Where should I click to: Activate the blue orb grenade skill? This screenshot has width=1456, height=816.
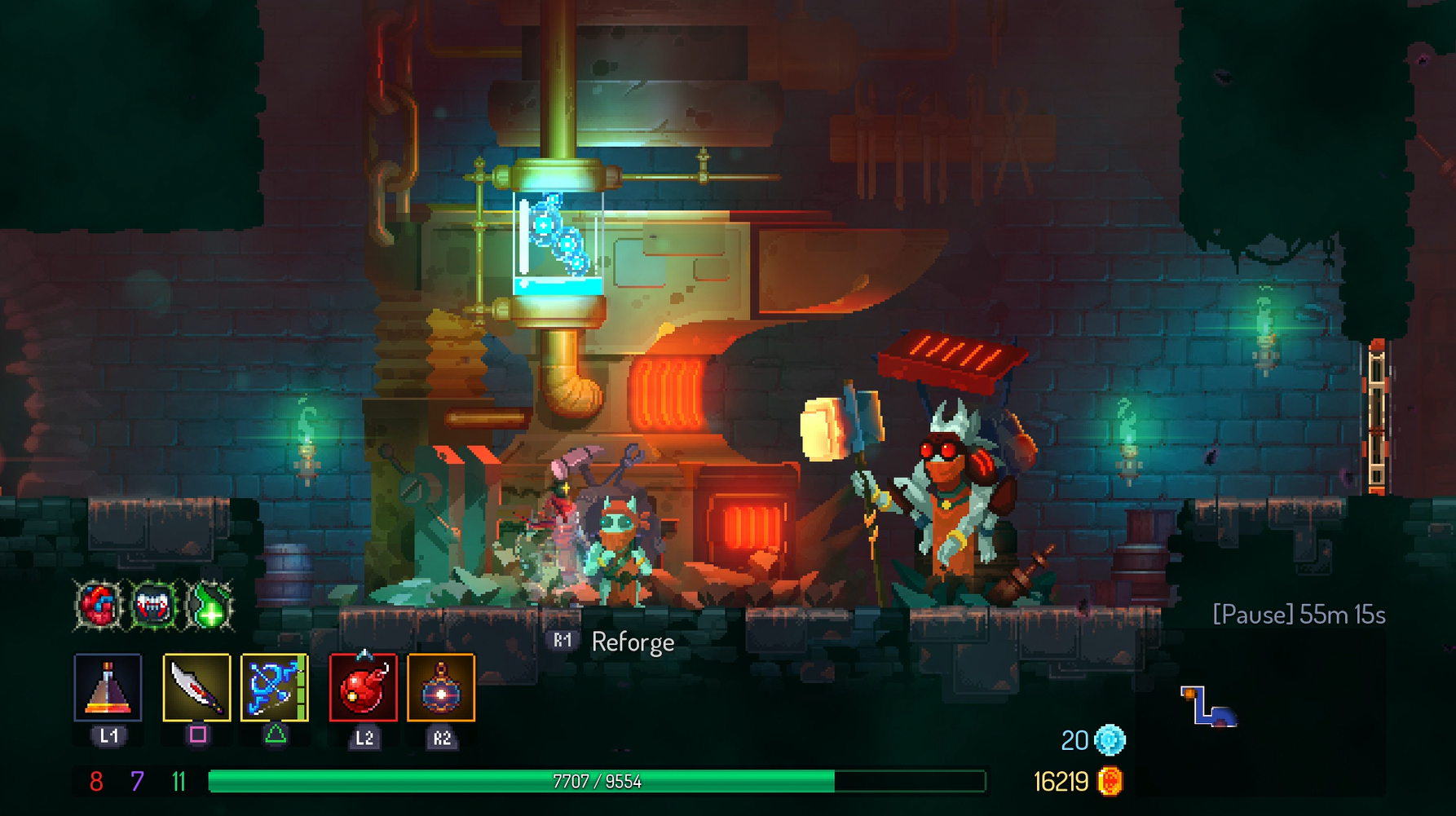(441, 687)
